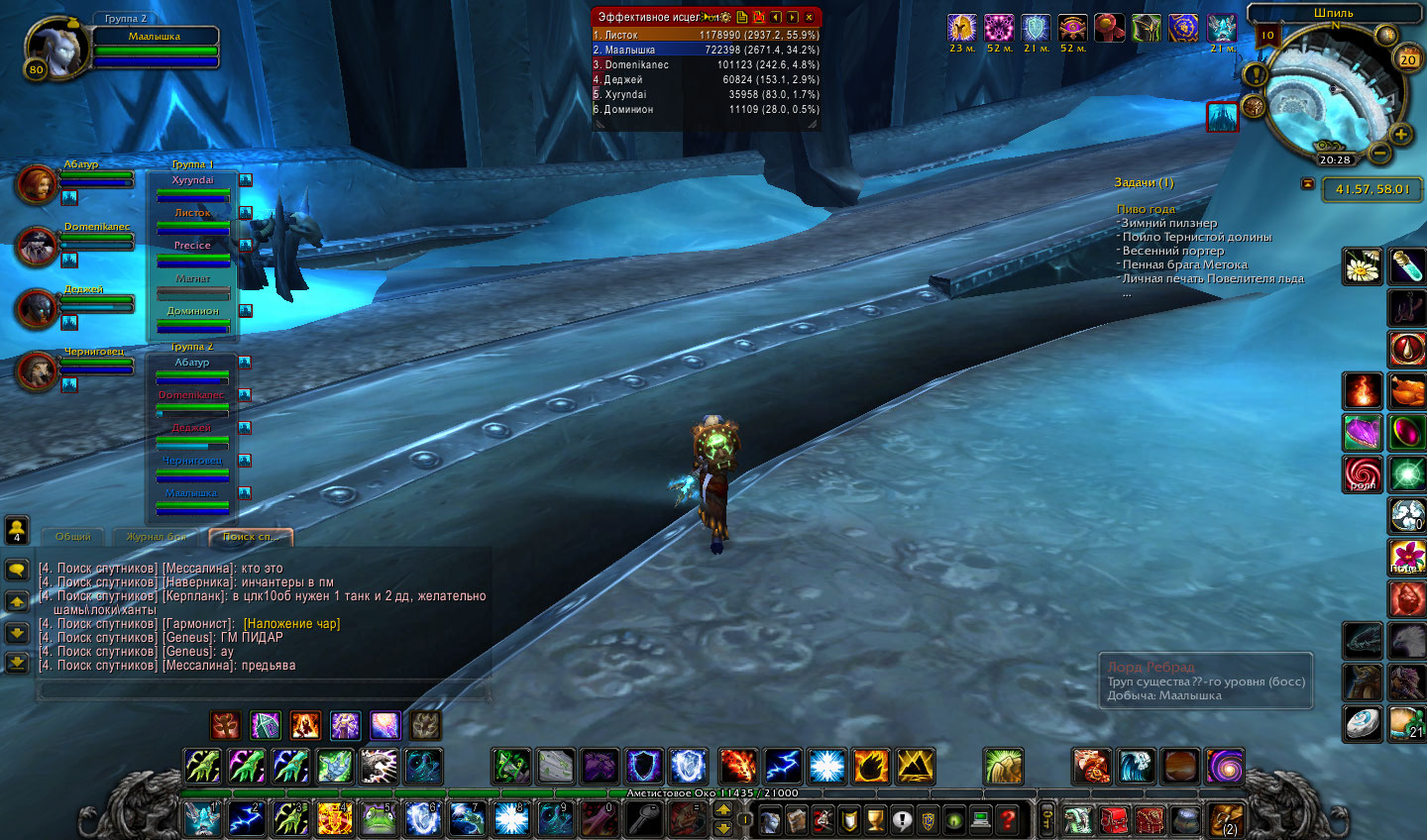The height and width of the screenshot is (840, 1427).
Task: Switch to the Общий chat tab
Action: click(73, 537)
